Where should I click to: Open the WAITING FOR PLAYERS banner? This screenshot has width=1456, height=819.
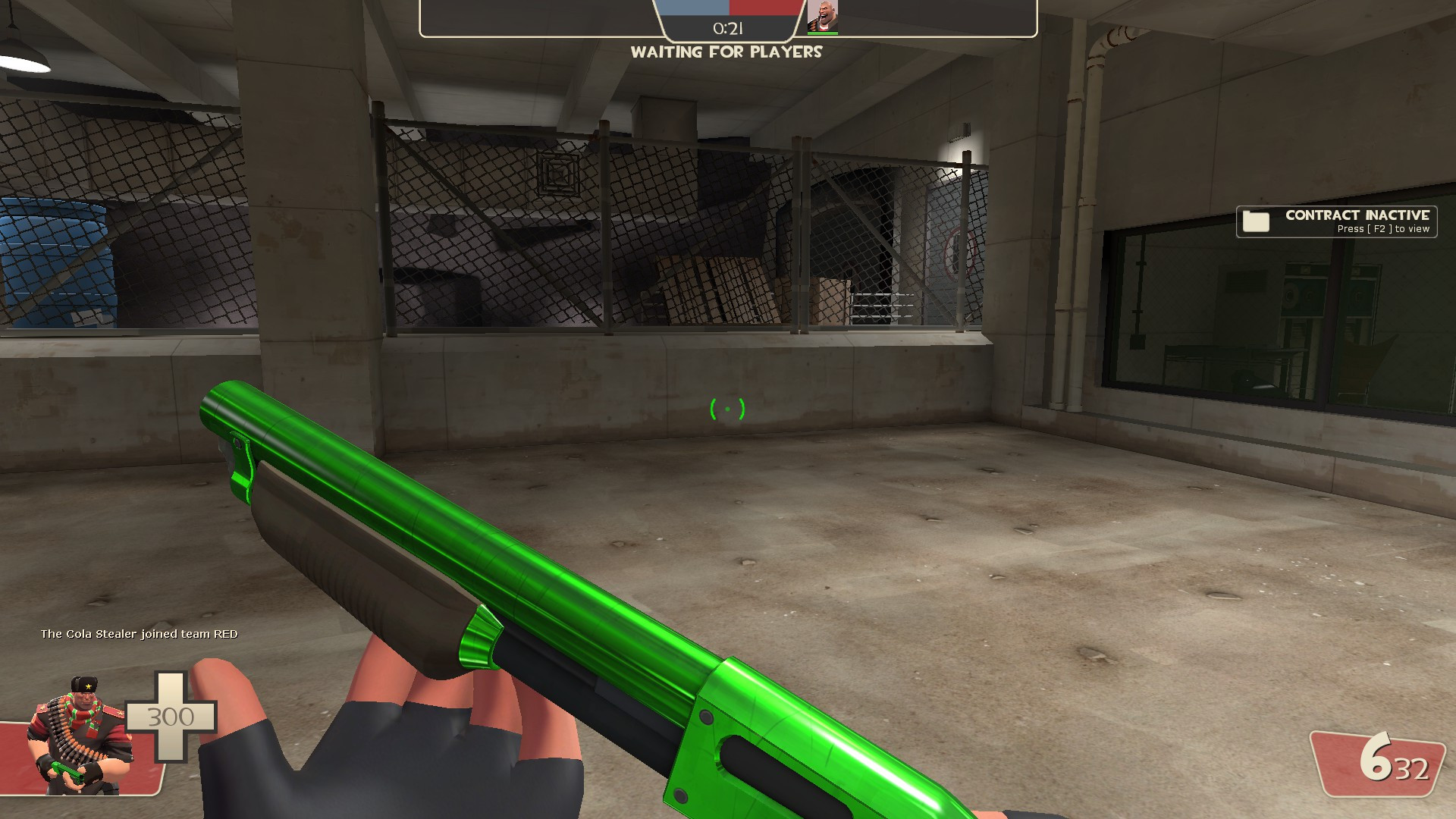(726, 52)
